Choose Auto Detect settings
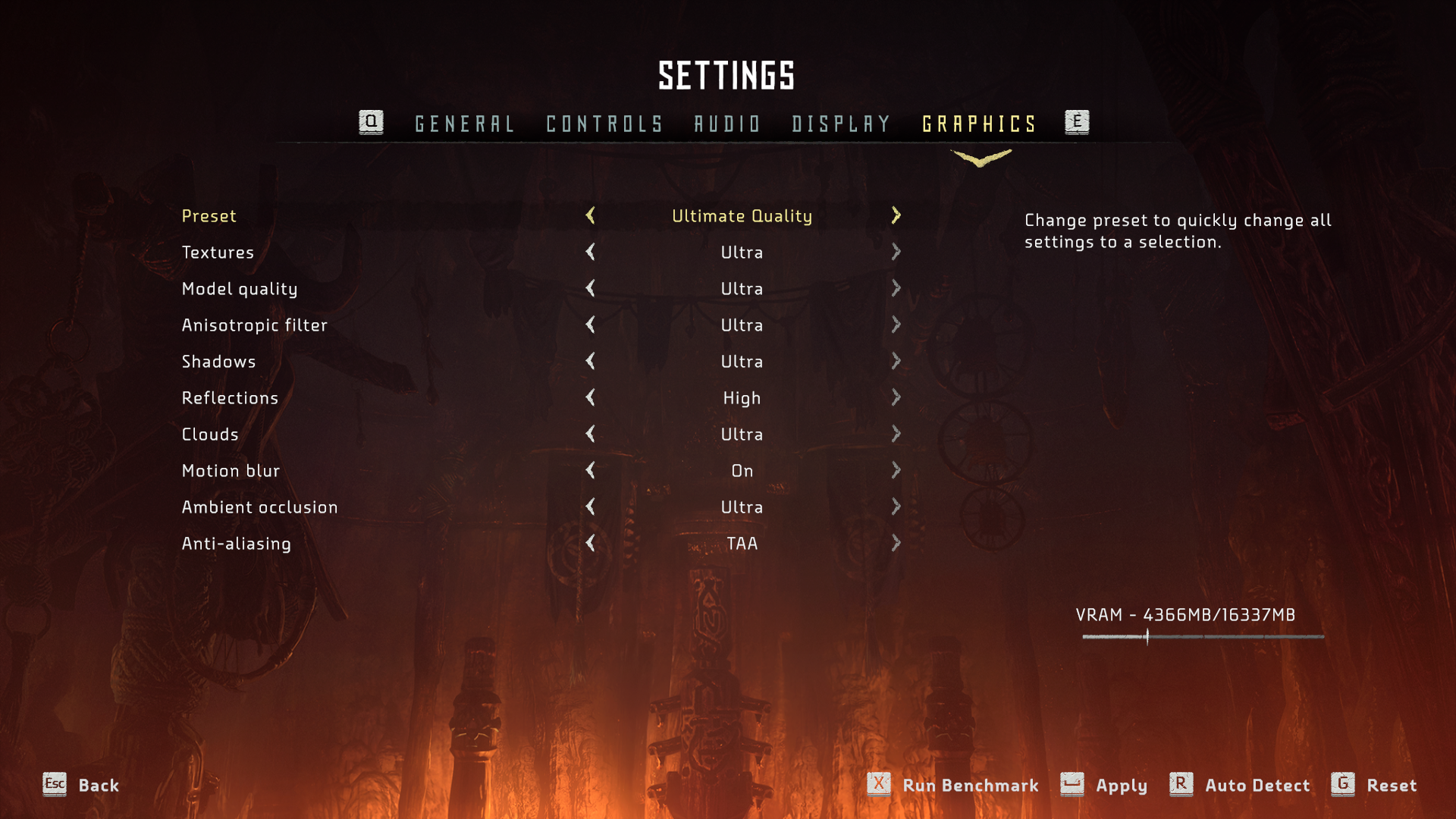The image size is (1456, 819). [1257, 786]
